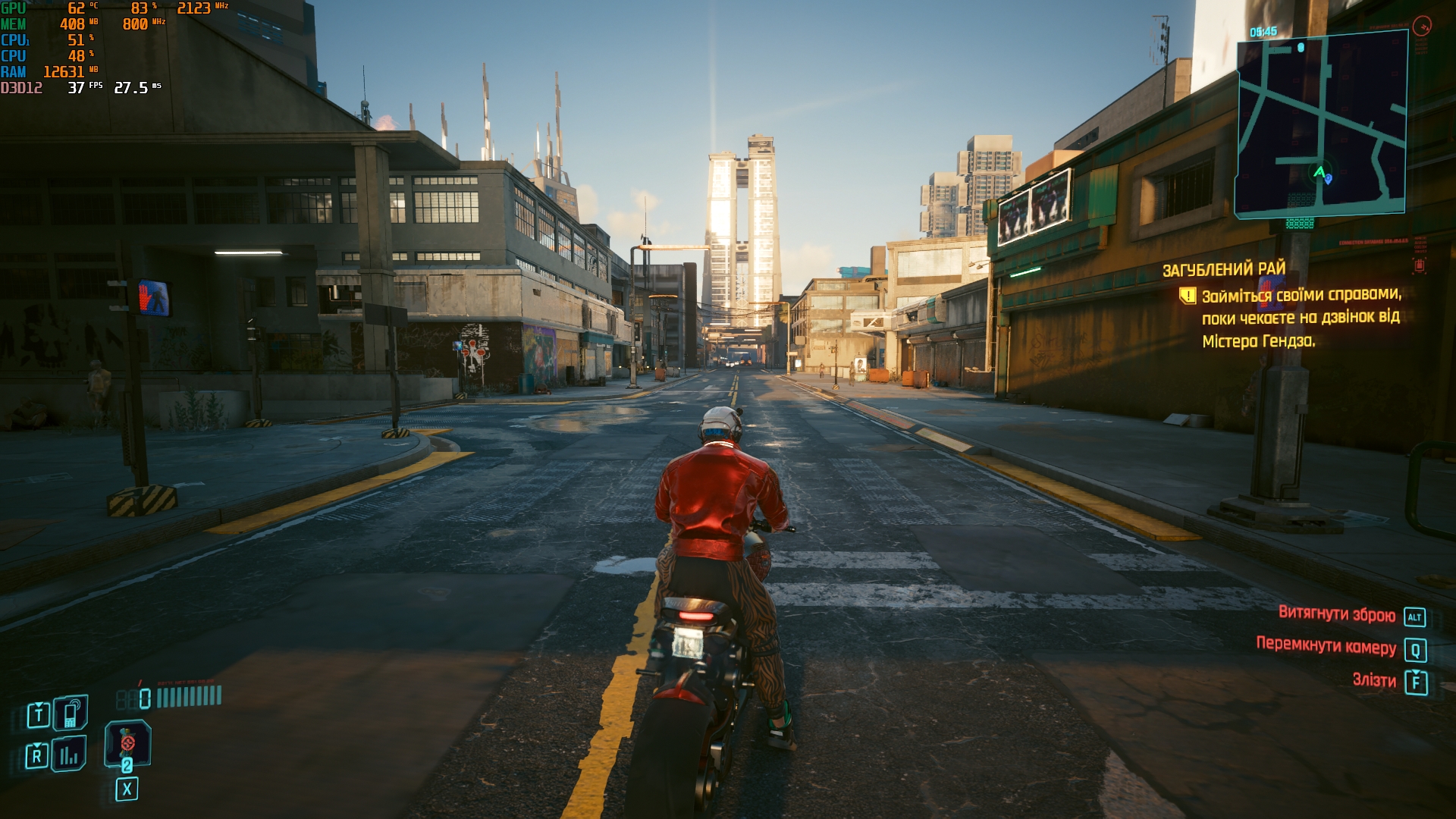Click the blue waypoint pin on minimap
The width and height of the screenshot is (1456, 819).
(x=1329, y=180)
